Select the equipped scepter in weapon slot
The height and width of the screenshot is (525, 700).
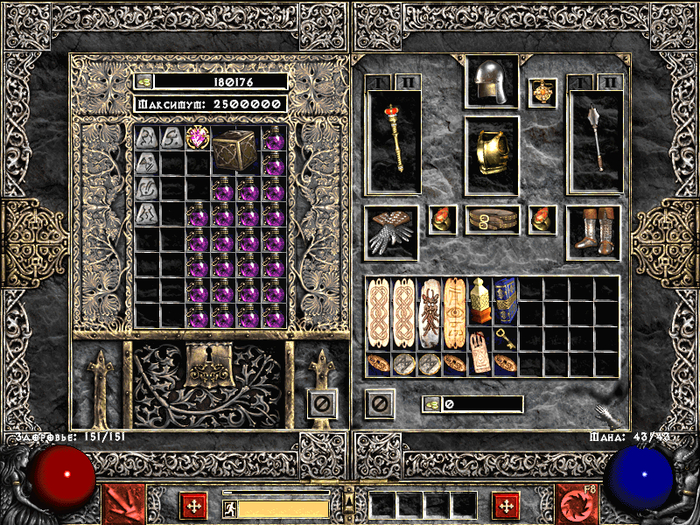click(392, 140)
